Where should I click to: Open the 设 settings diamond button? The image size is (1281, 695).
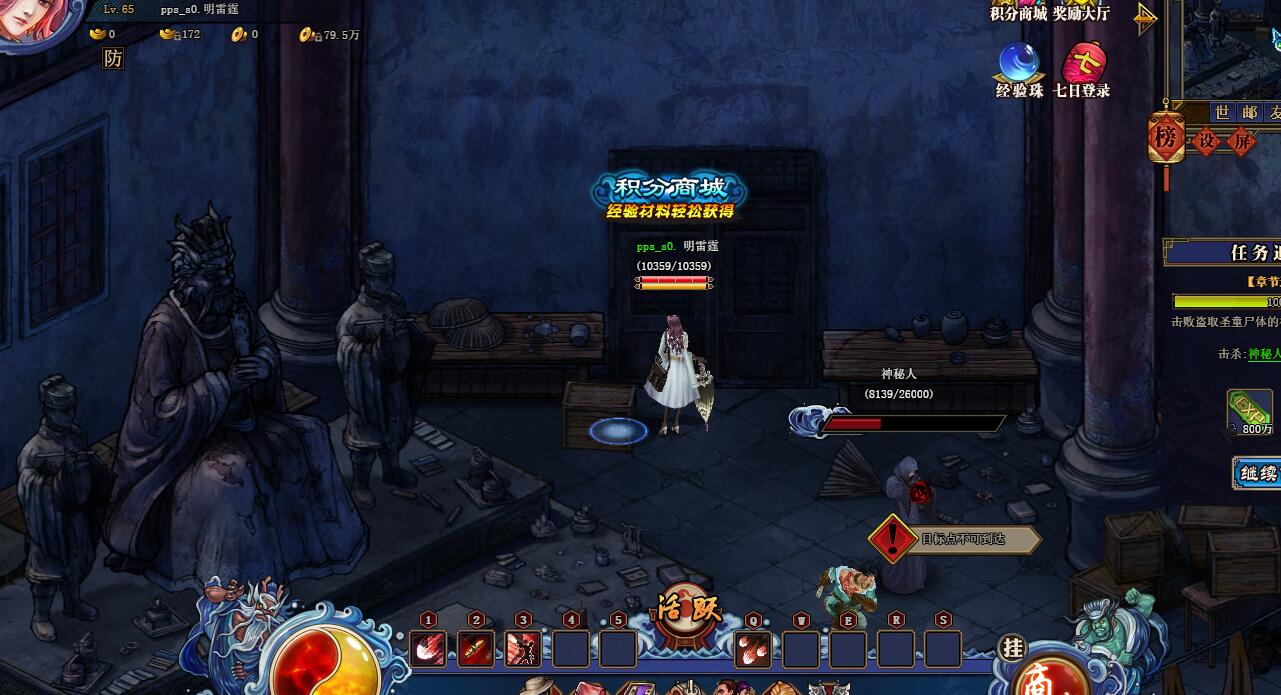click(x=1207, y=141)
